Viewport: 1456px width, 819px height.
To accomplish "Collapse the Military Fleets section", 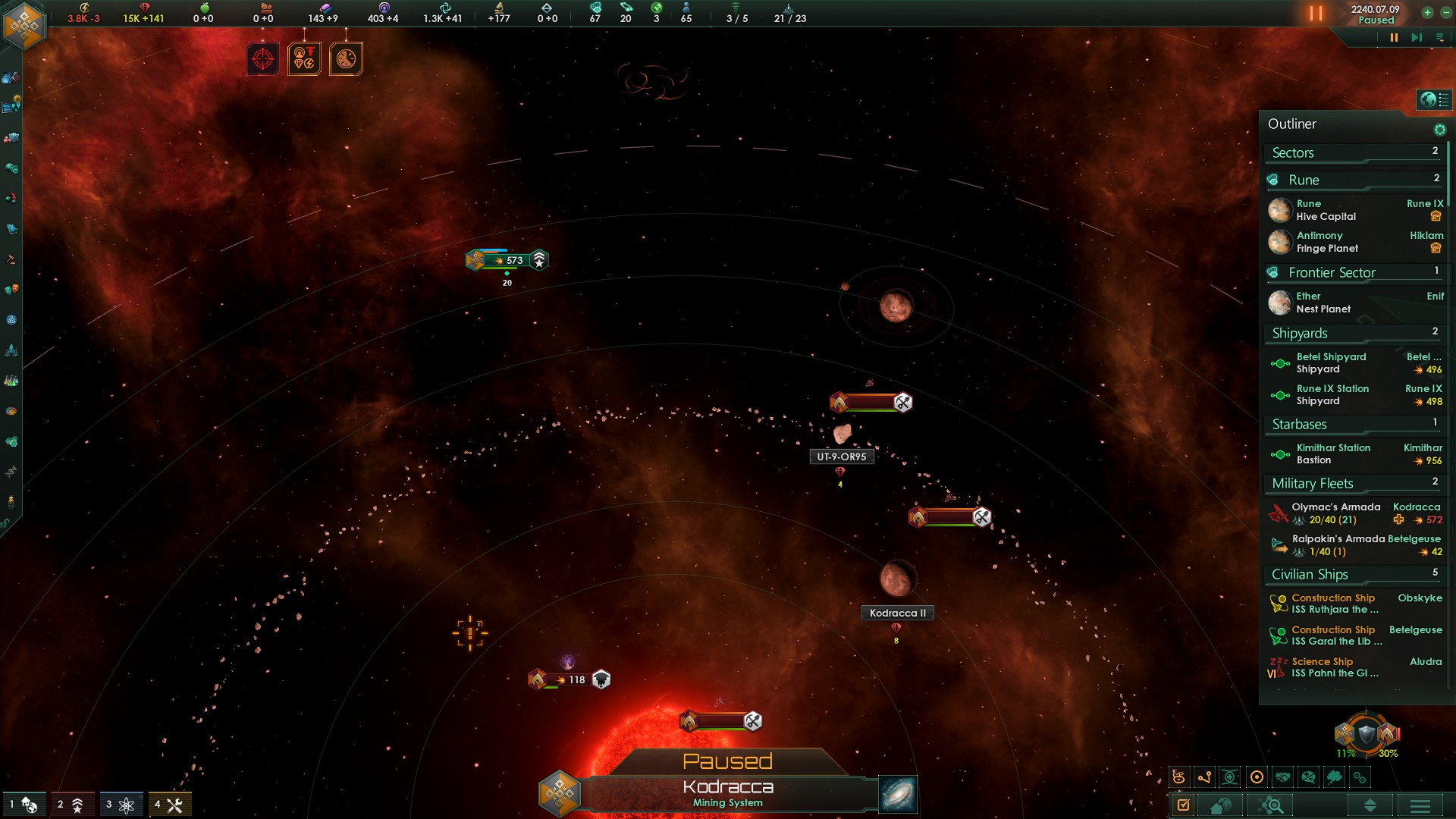I will coord(1312,484).
